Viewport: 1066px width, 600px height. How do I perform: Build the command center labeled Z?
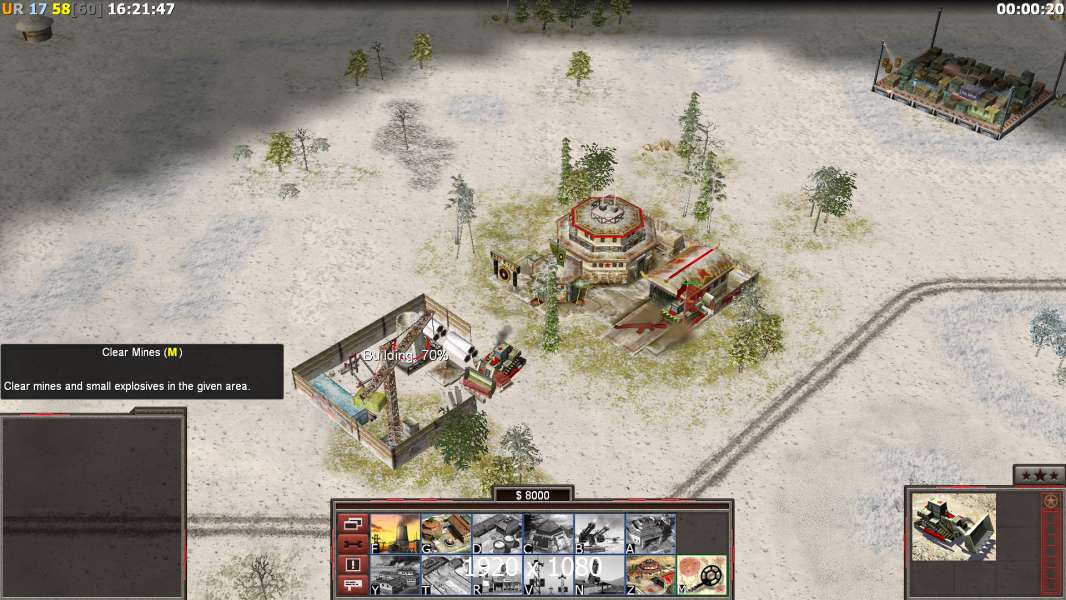pos(650,574)
